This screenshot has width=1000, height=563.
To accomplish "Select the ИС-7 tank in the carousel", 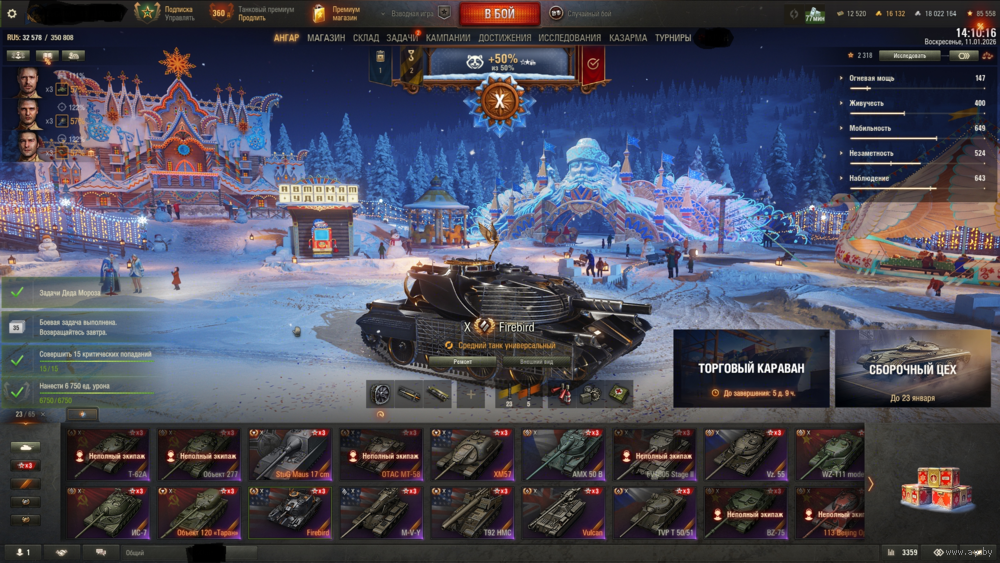I will click(109, 512).
